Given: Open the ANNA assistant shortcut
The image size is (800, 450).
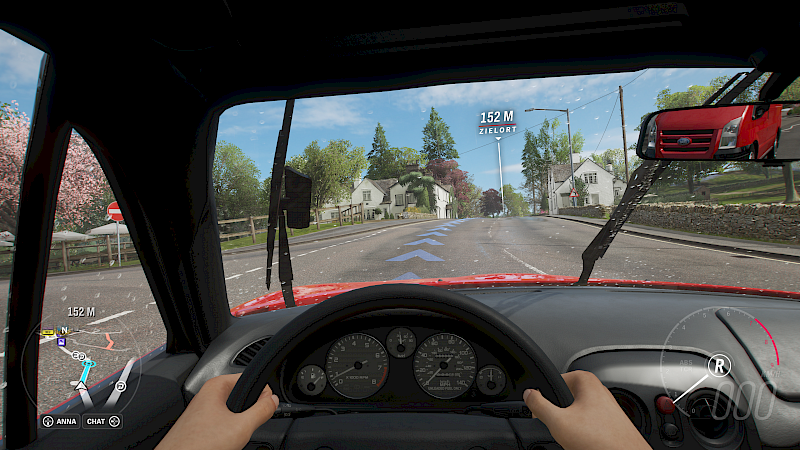Looking at the screenshot, I should click(x=59, y=421).
